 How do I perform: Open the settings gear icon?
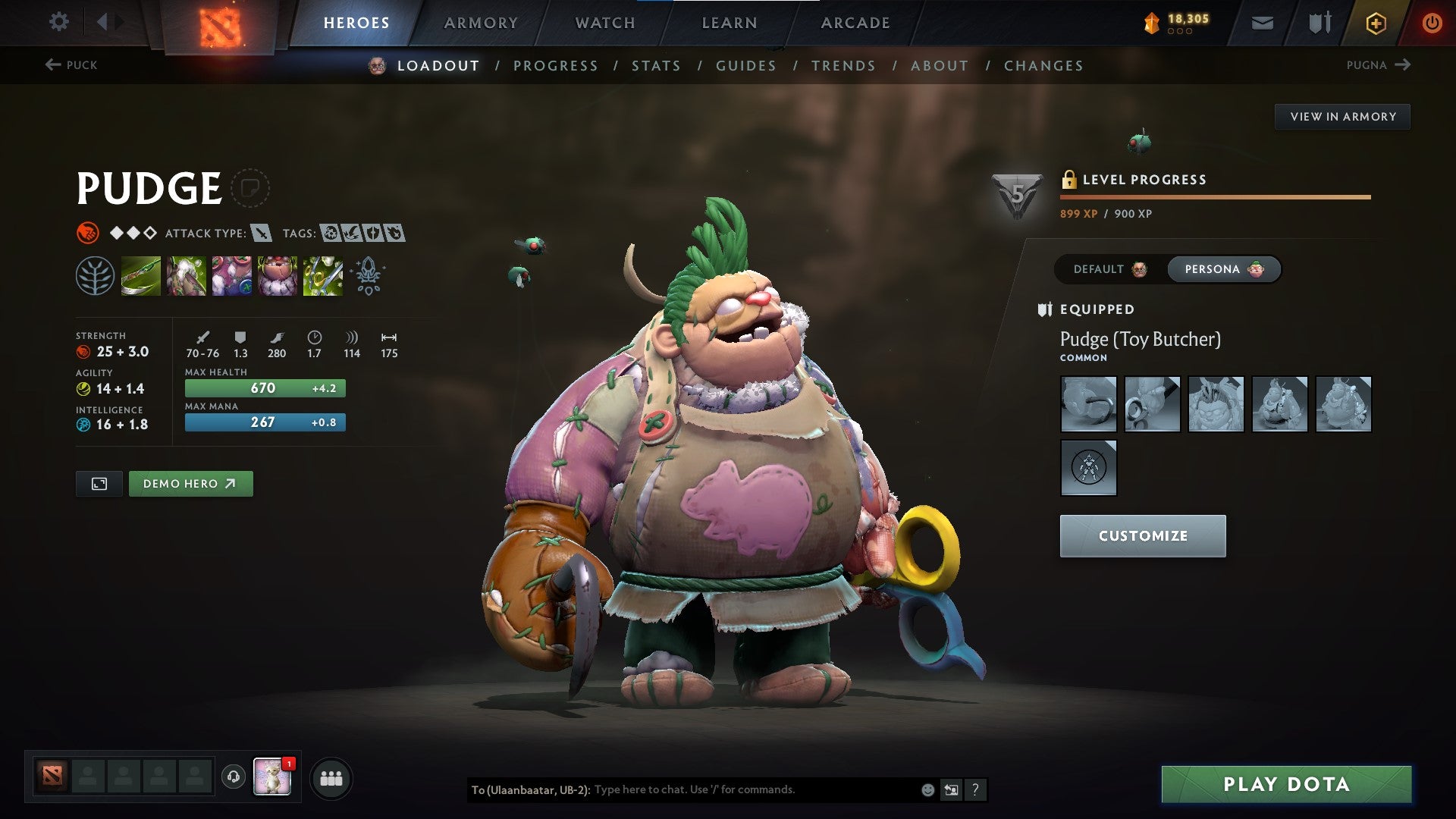click(58, 22)
